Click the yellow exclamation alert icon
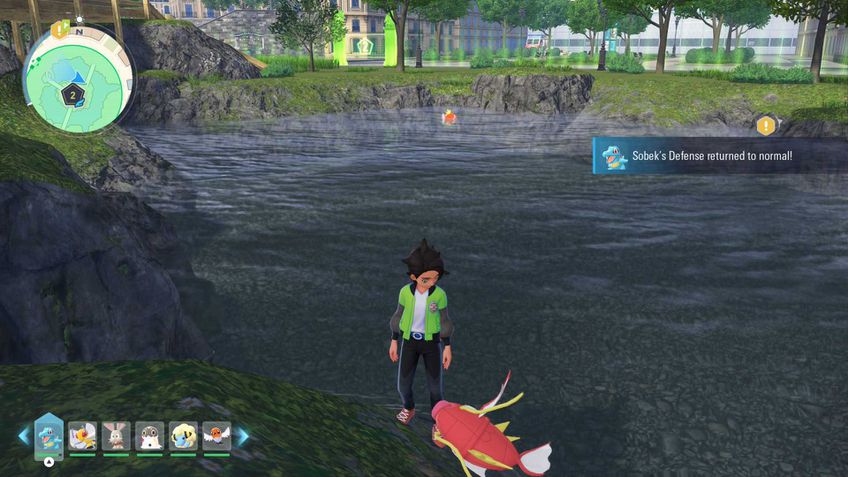 pos(766,126)
